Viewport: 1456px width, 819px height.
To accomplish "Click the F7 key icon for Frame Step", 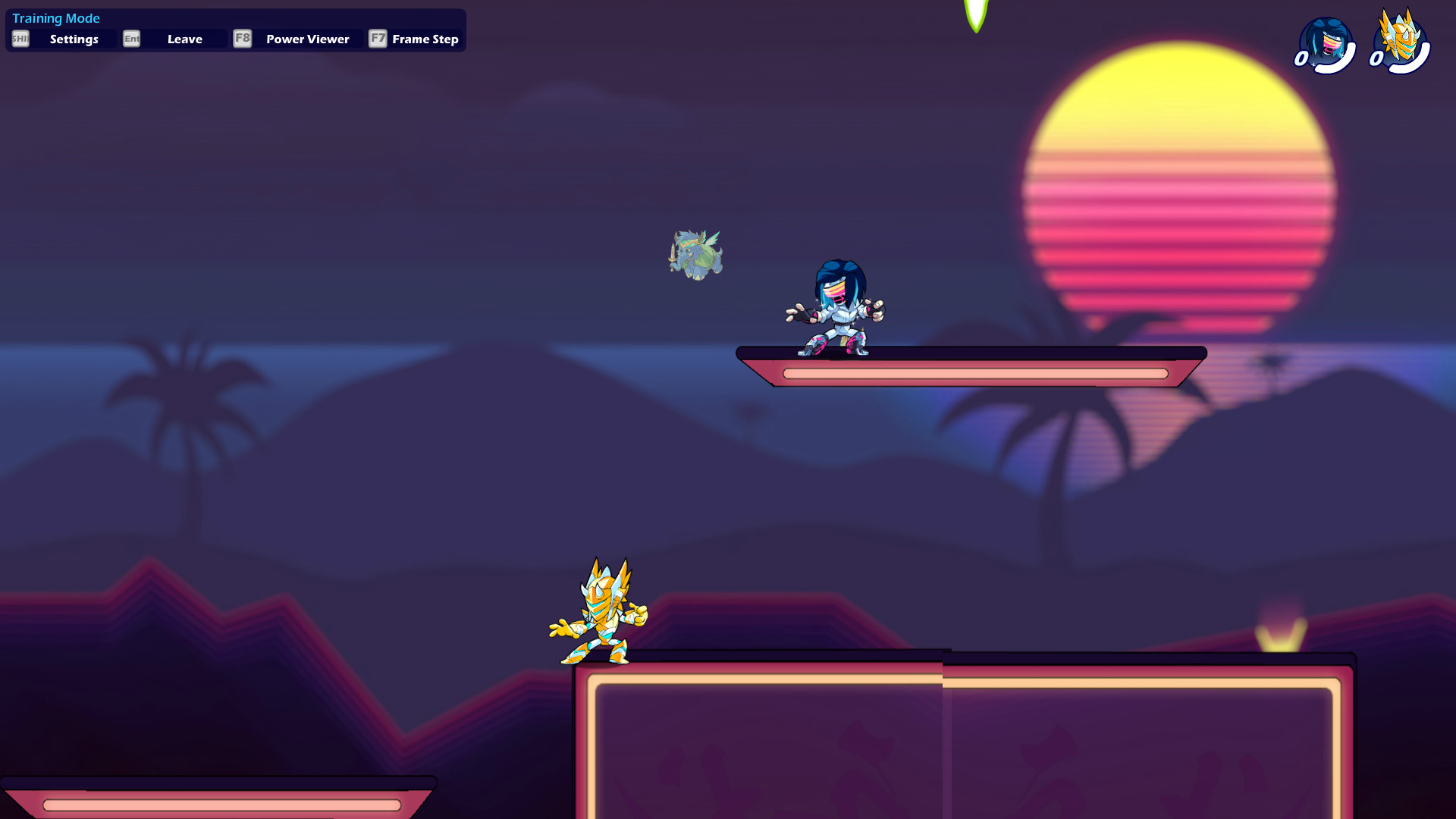I will point(378,39).
